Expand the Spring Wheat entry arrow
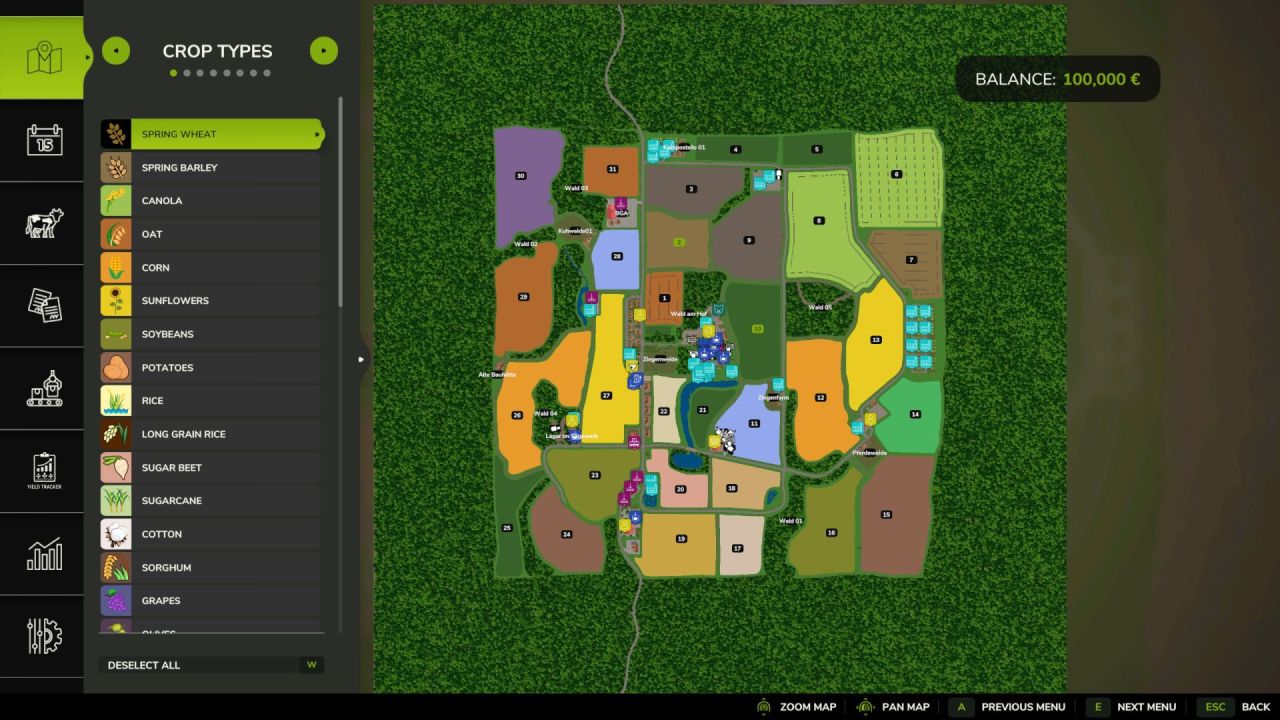 [317, 133]
